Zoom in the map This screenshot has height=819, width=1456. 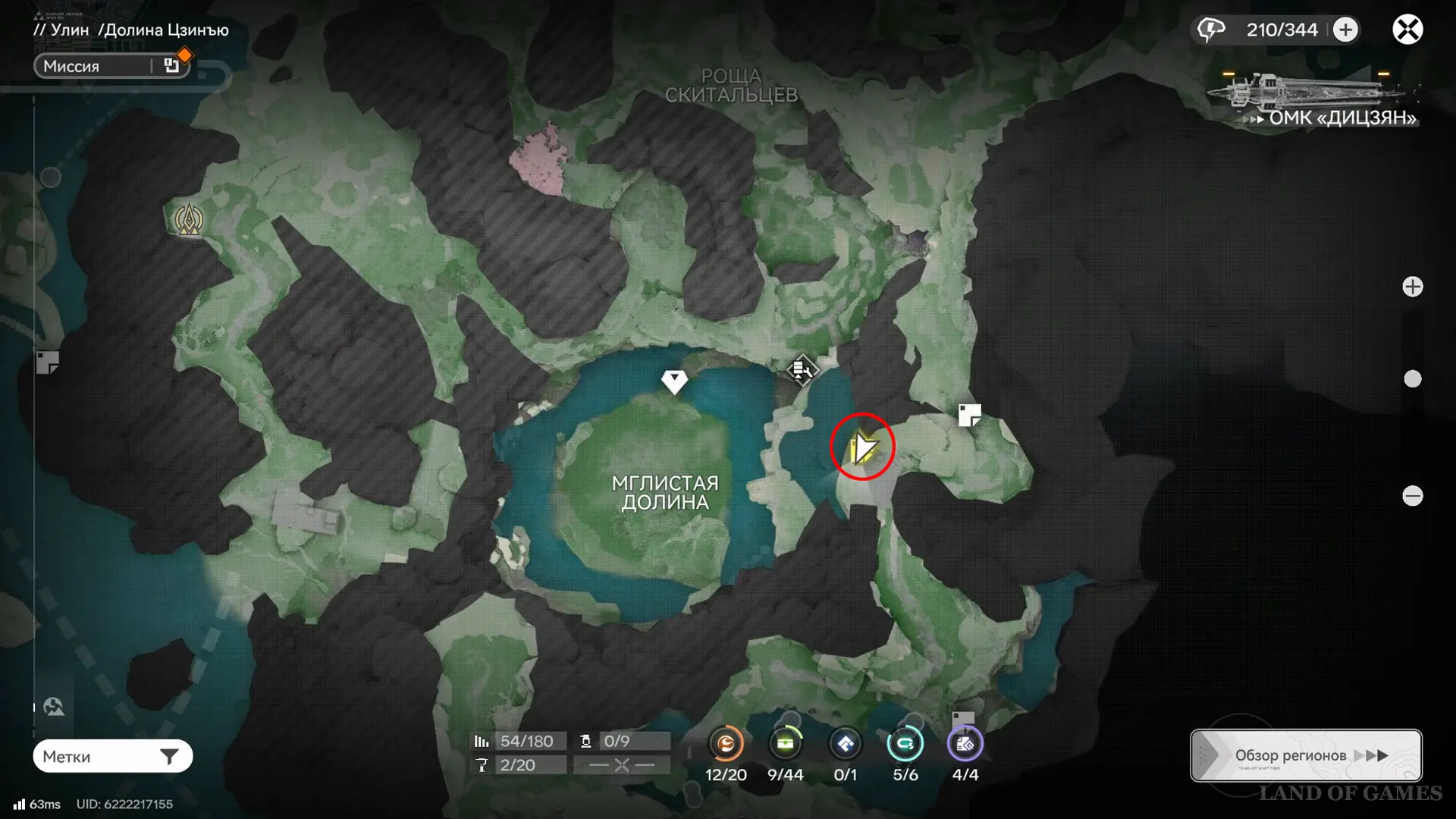[x=1412, y=287]
